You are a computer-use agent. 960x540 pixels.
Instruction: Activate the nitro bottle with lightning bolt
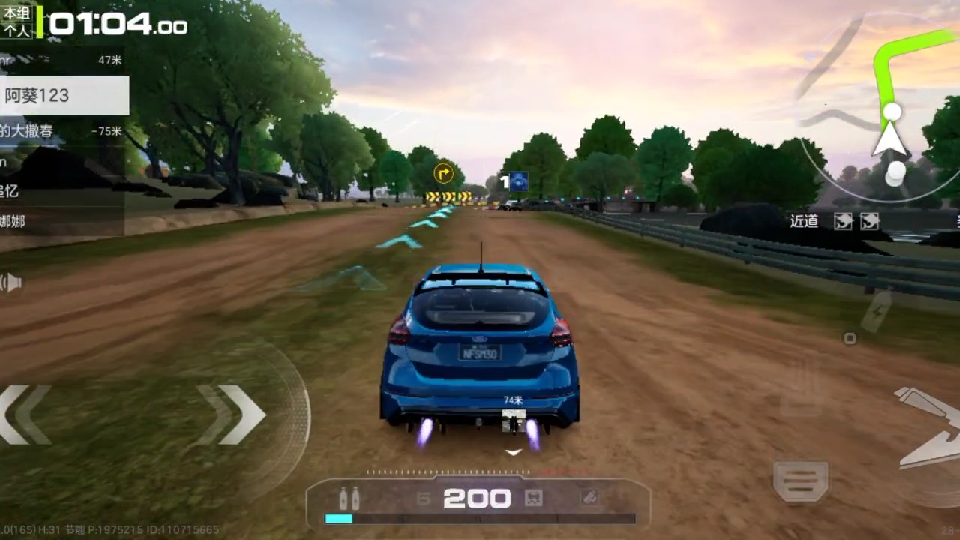coord(876,311)
